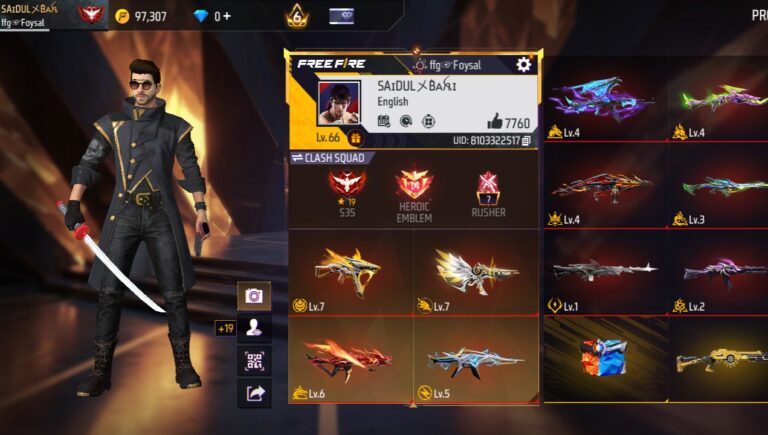
Task: Open the S35 rank emblem
Action: [x=346, y=192]
